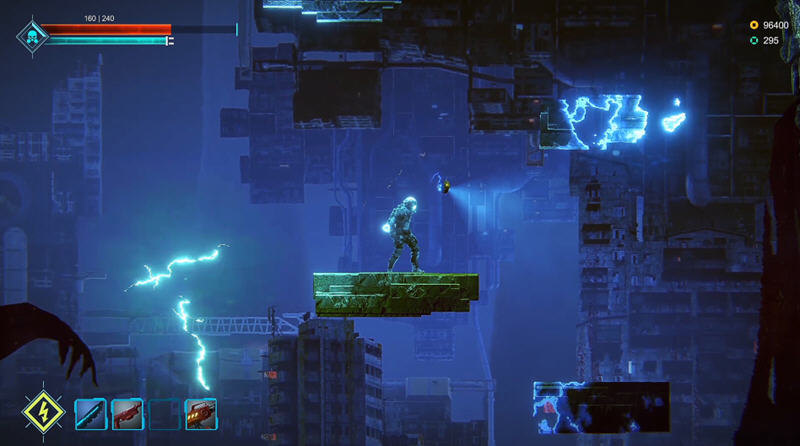Click the skull mask character emblem
Image resolution: width=800 pixels, height=446 pixels.
(31, 37)
